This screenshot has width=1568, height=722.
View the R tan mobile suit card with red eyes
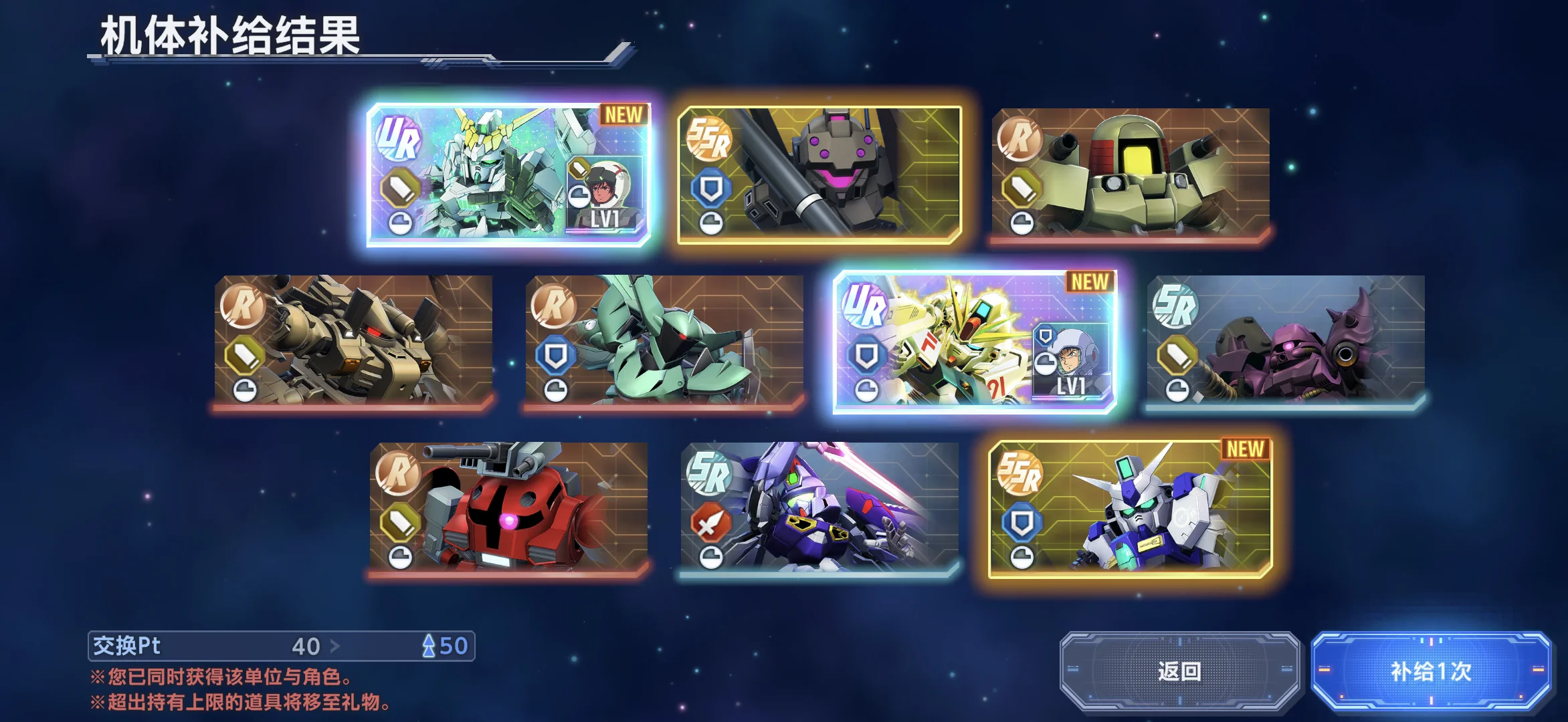[353, 341]
